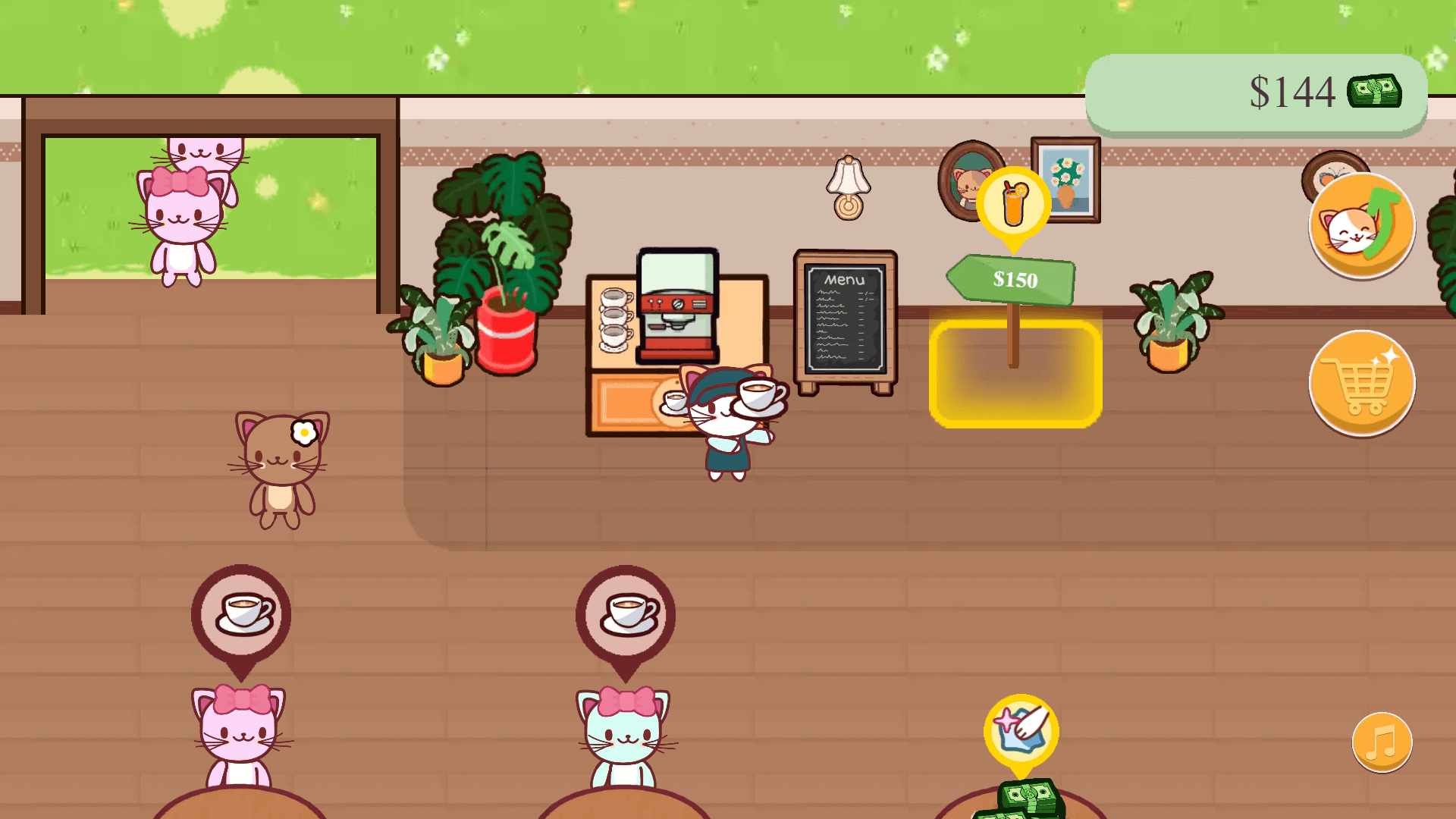1456x819 pixels.
Task: Click the teal cat's coffee cup order bubble
Action: (624, 613)
